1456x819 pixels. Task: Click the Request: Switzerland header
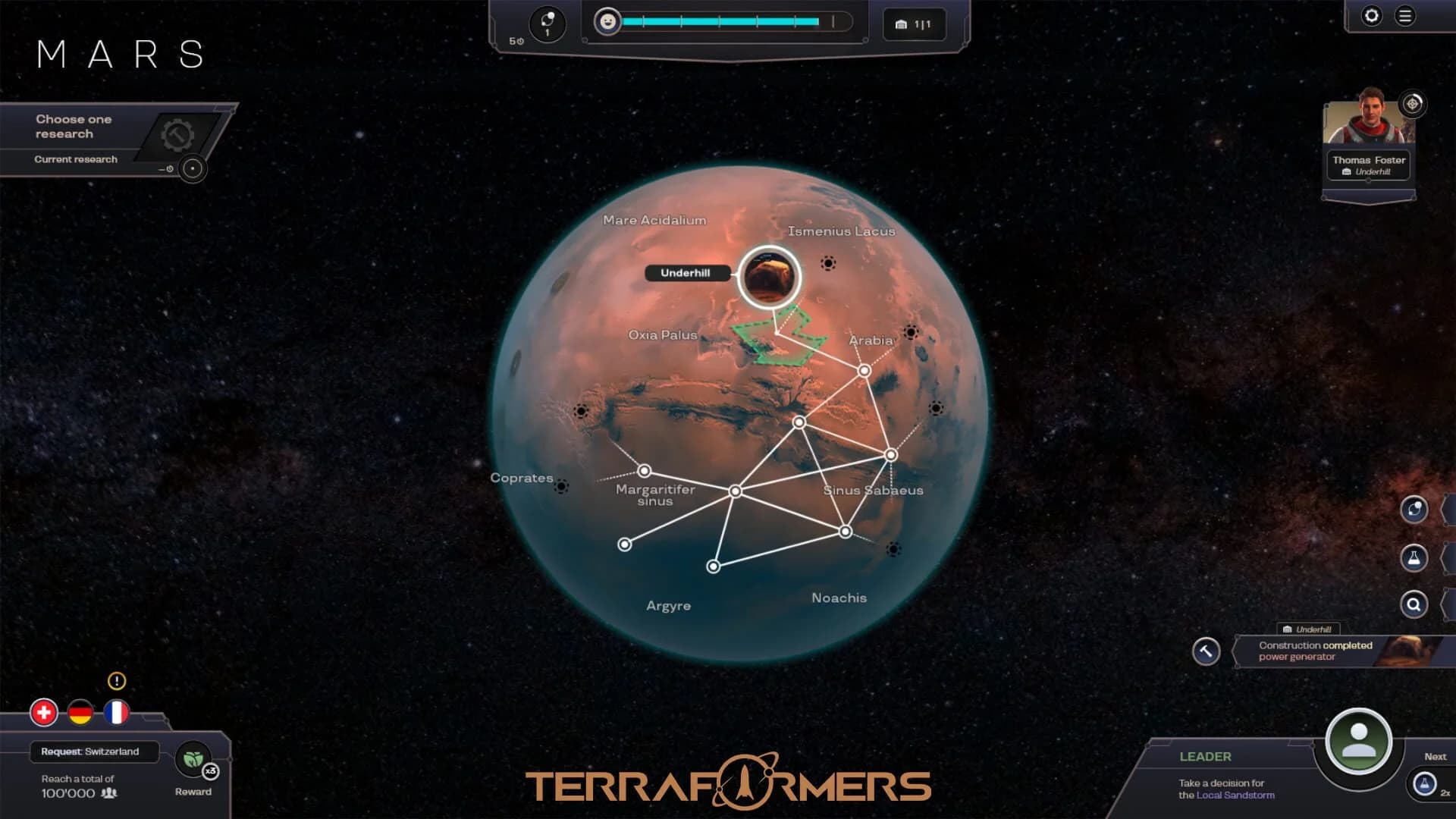91,752
